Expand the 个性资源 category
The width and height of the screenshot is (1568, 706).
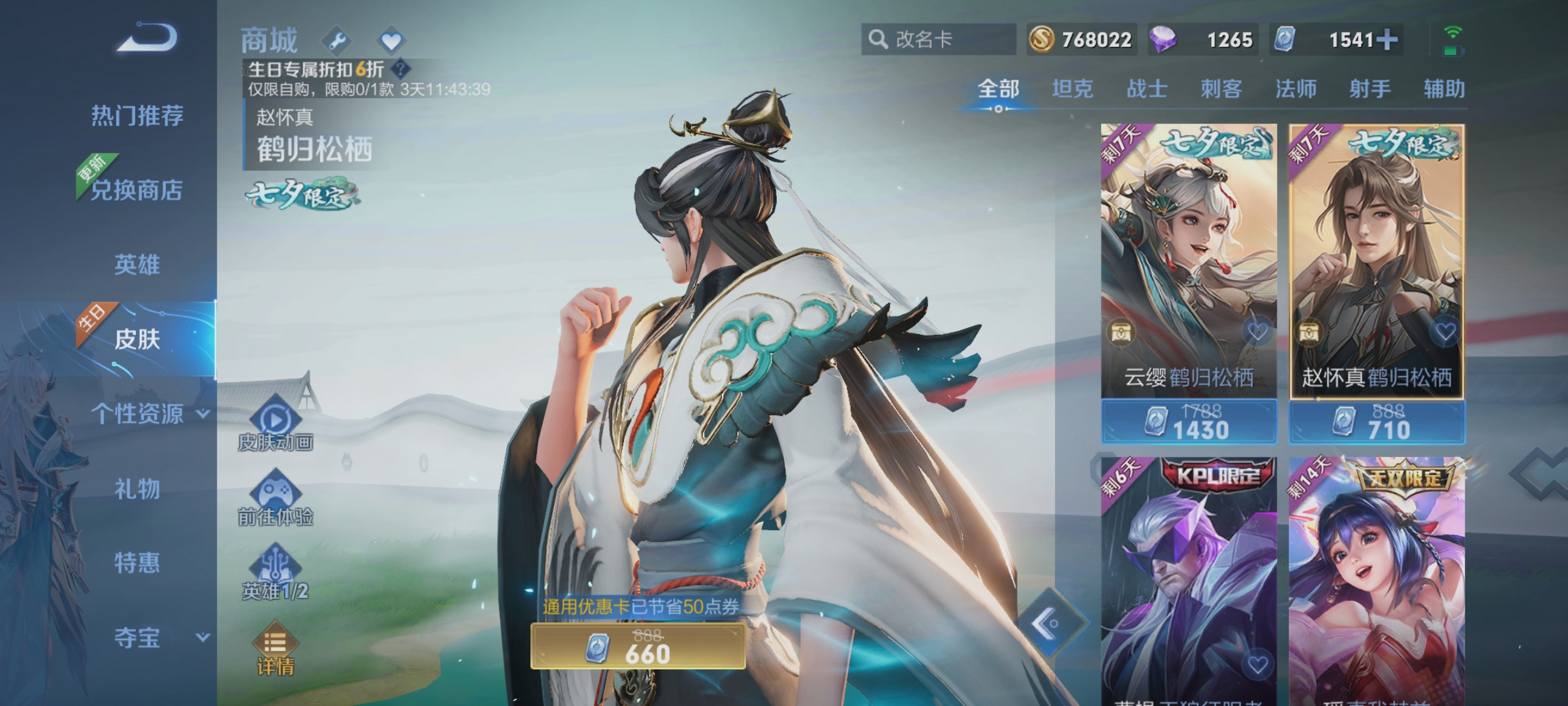coord(149,414)
